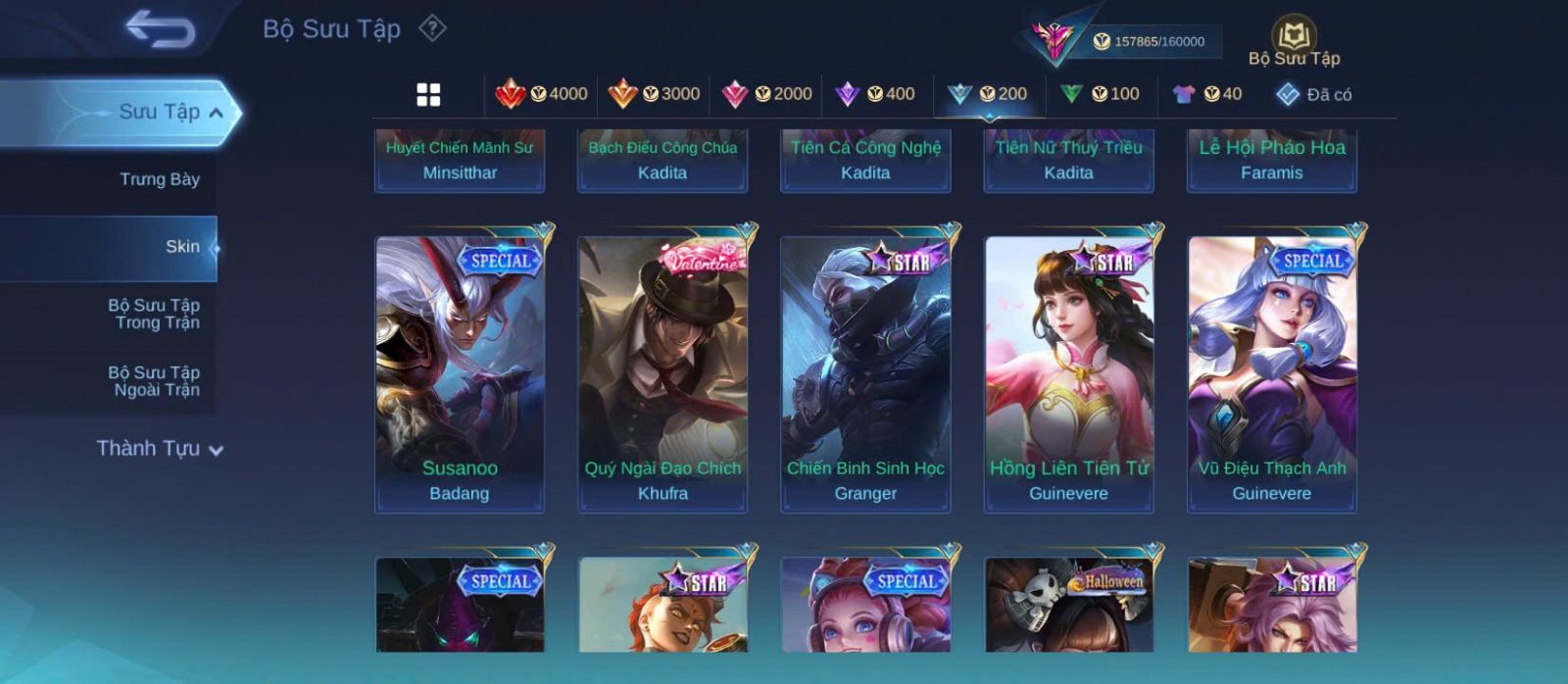Switch to the 3000 point tier

pyautogui.click(x=654, y=94)
